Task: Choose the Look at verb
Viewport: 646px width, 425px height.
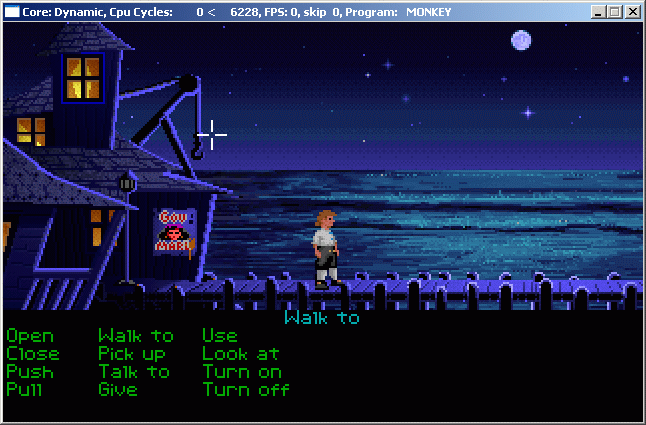Action: click(x=241, y=354)
